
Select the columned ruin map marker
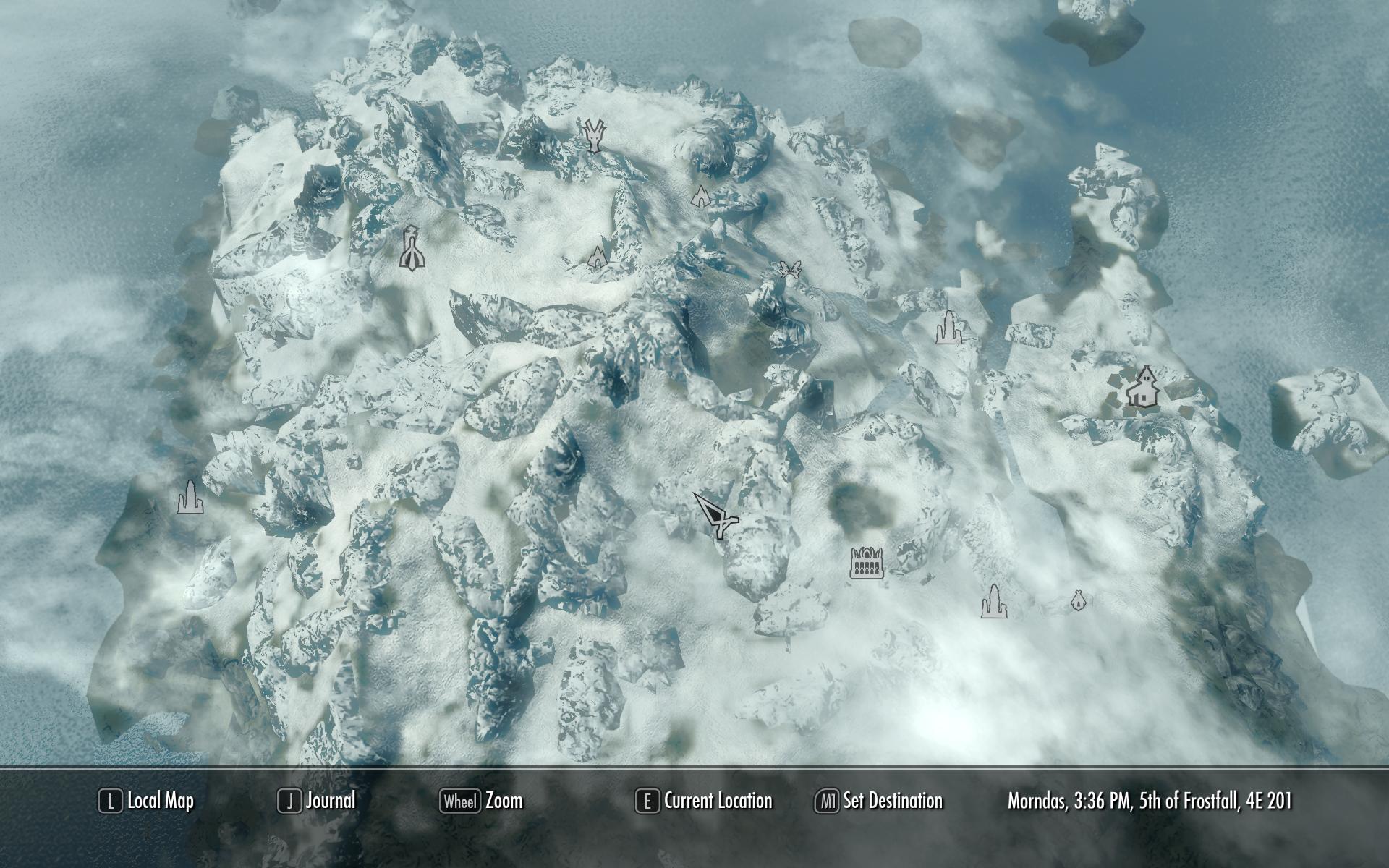coord(867,563)
